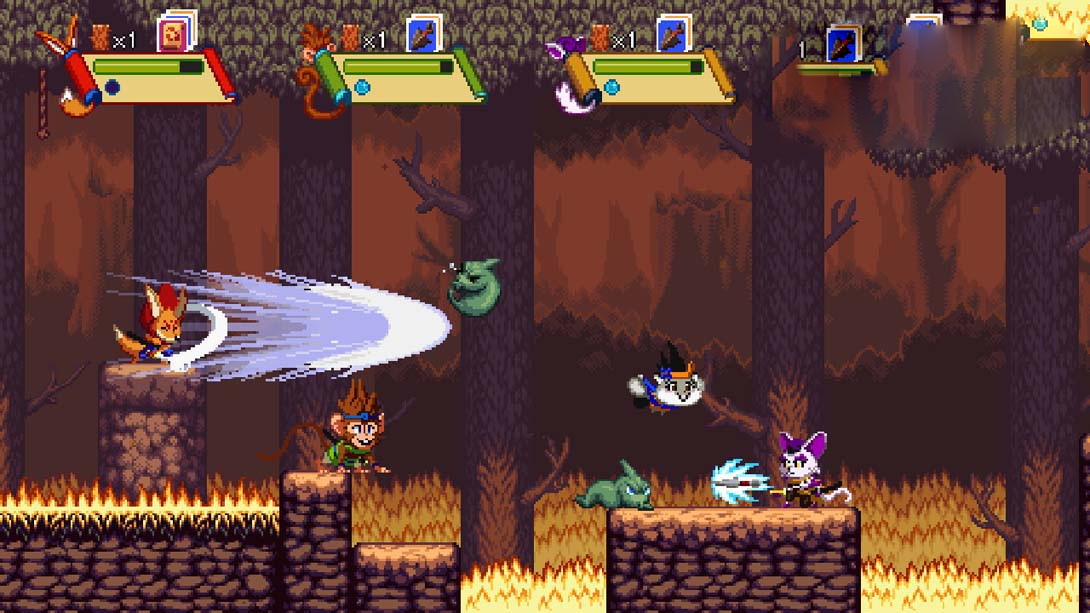Select the fox player's red scroll card

click(x=175, y=34)
